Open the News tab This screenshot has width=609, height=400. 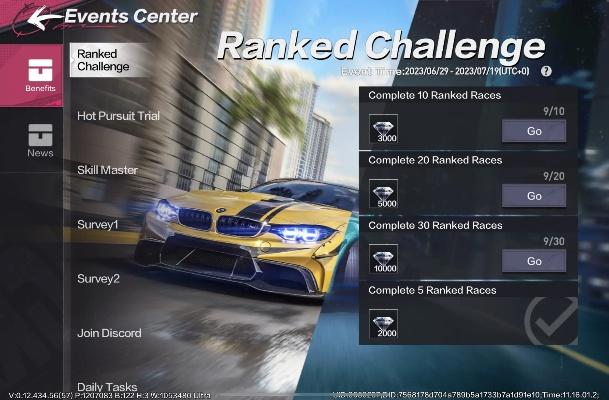(40, 140)
